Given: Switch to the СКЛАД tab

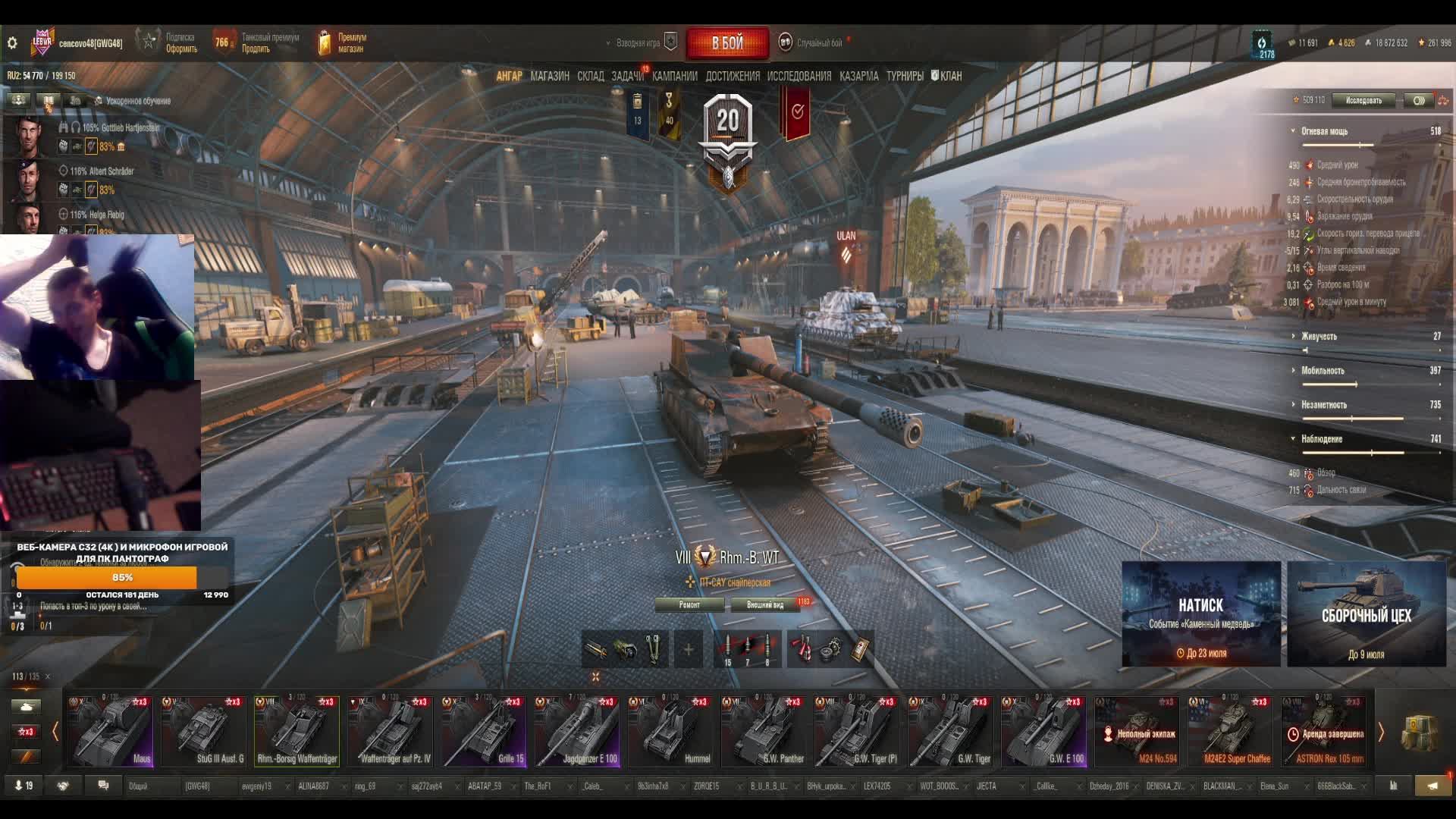Looking at the screenshot, I should click(x=590, y=76).
